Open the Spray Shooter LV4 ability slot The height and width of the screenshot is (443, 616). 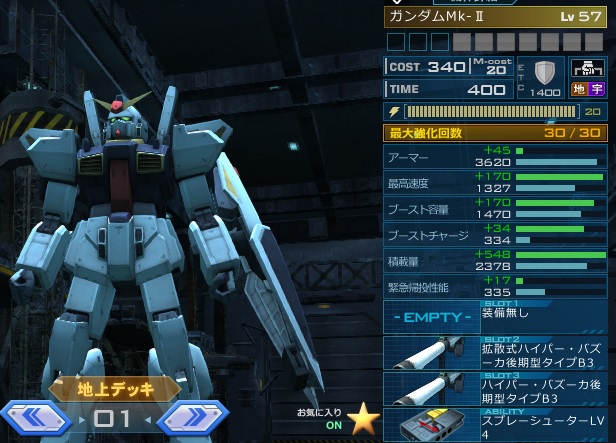(x=495, y=425)
